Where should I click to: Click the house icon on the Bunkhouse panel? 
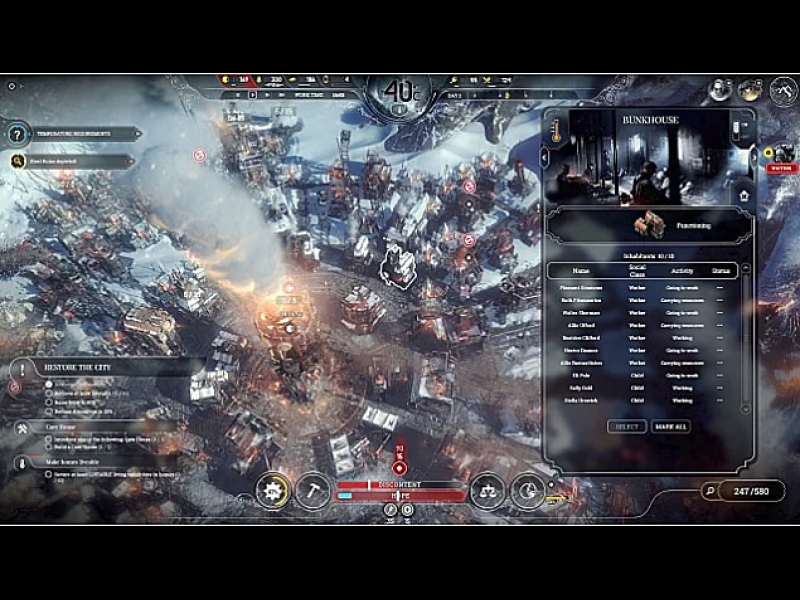tap(743, 196)
